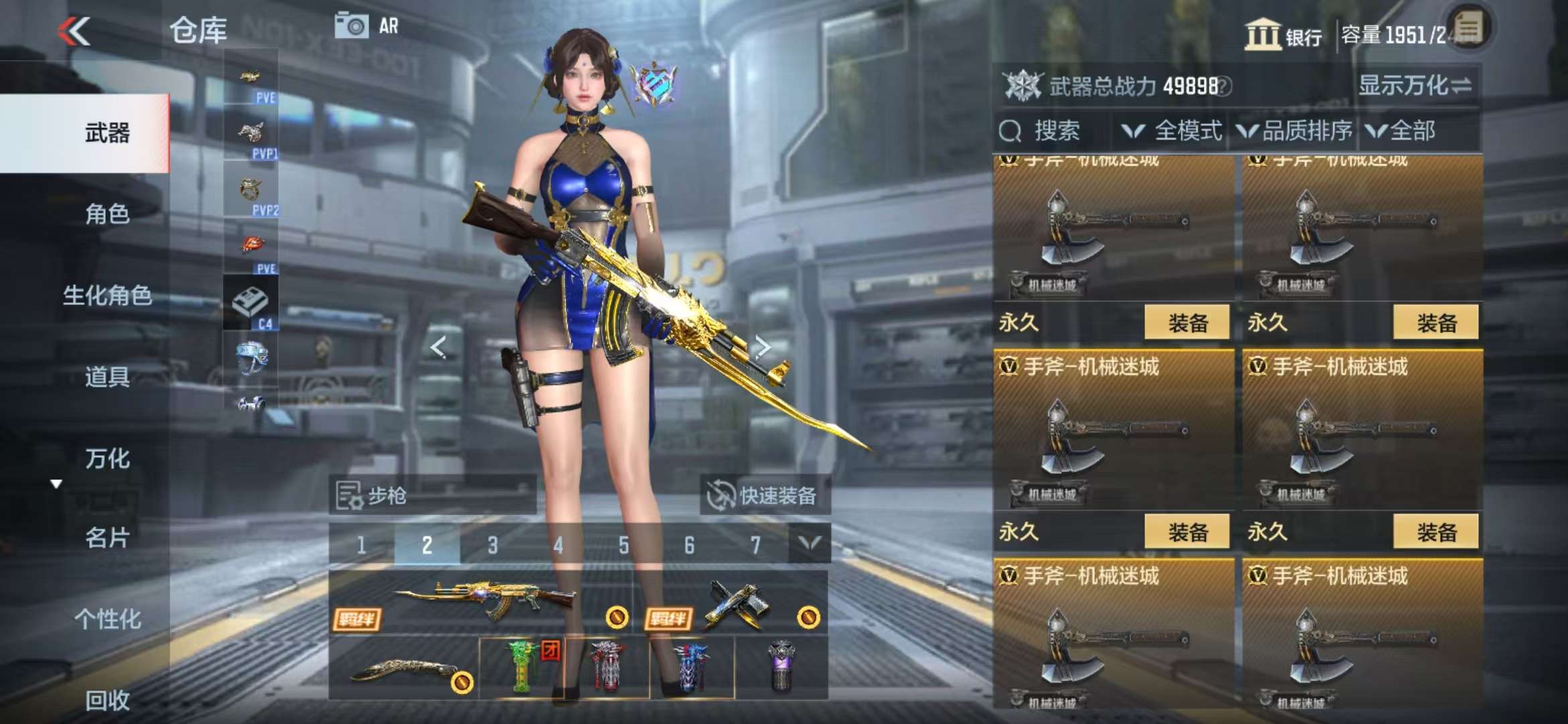Image resolution: width=1568 pixels, height=724 pixels.
Task: Open the 回收 (Recycle) menu
Action: coord(107,700)
